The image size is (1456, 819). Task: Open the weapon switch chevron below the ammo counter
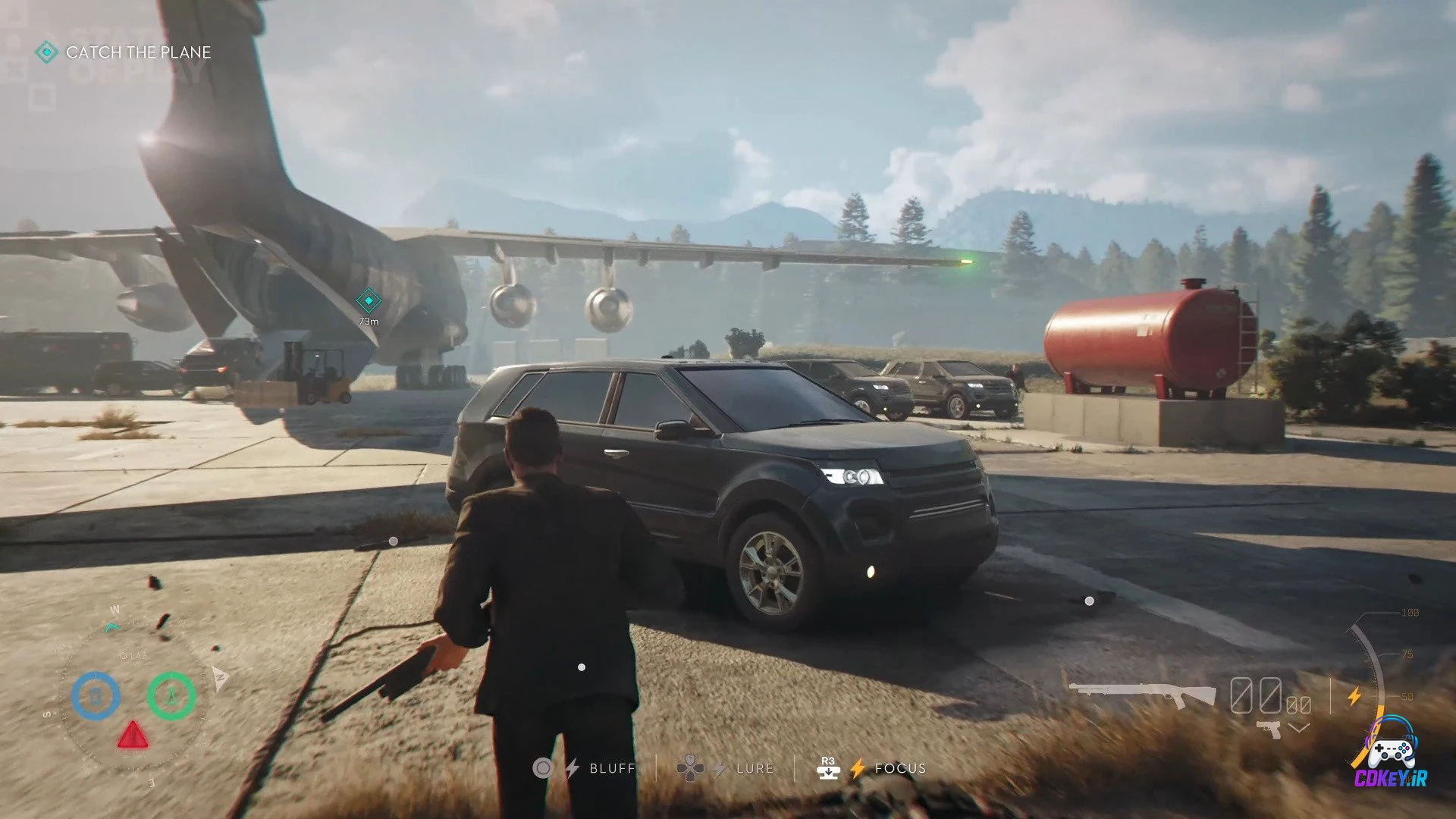pos(1298,727)
